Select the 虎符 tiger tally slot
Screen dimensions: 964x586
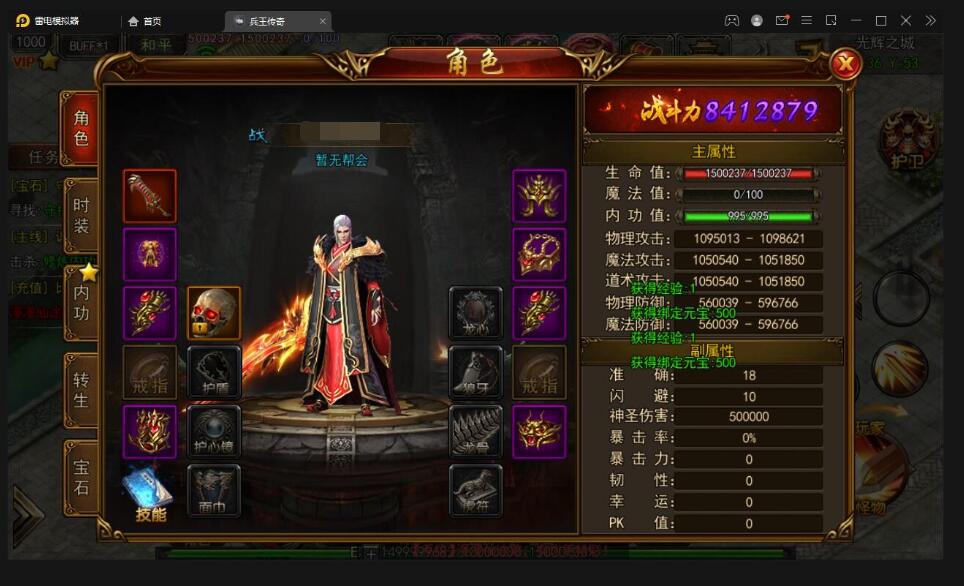pos(475,490)
